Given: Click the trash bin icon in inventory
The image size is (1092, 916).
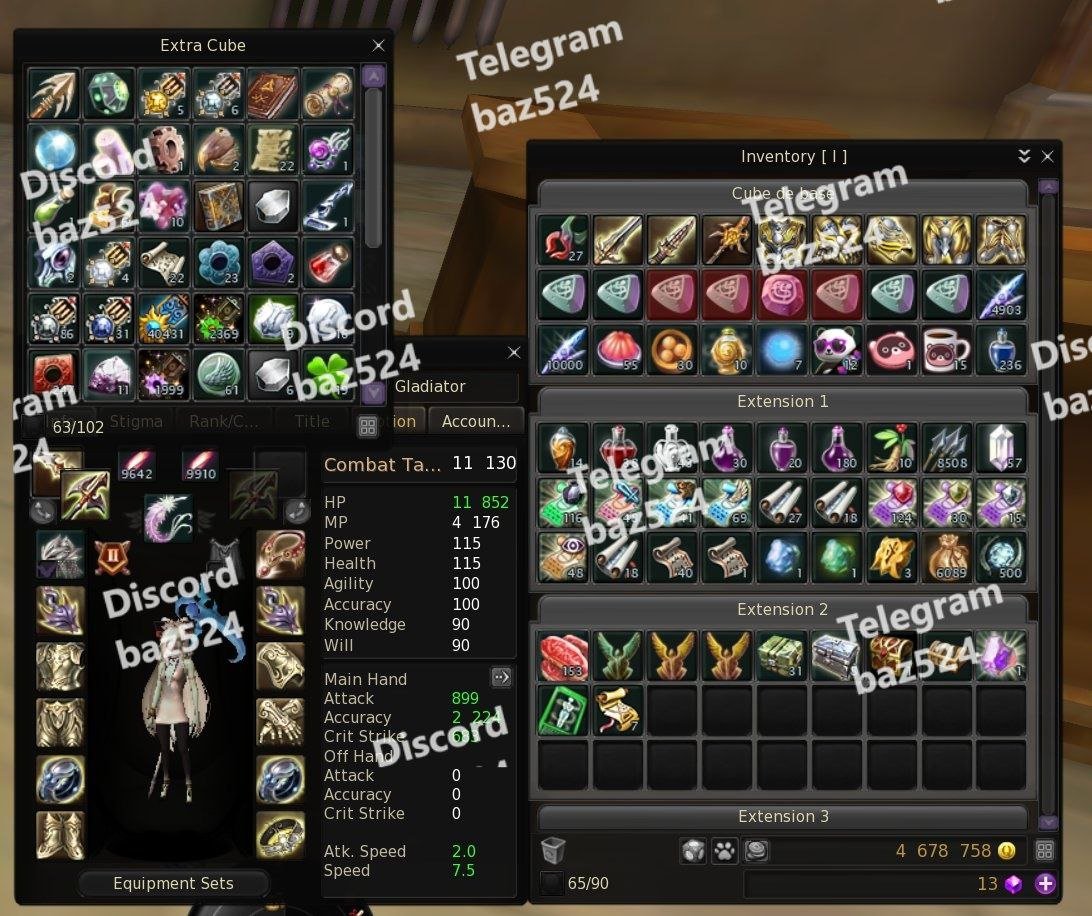Looking at the screenshot, I should [x=553, y=851].
